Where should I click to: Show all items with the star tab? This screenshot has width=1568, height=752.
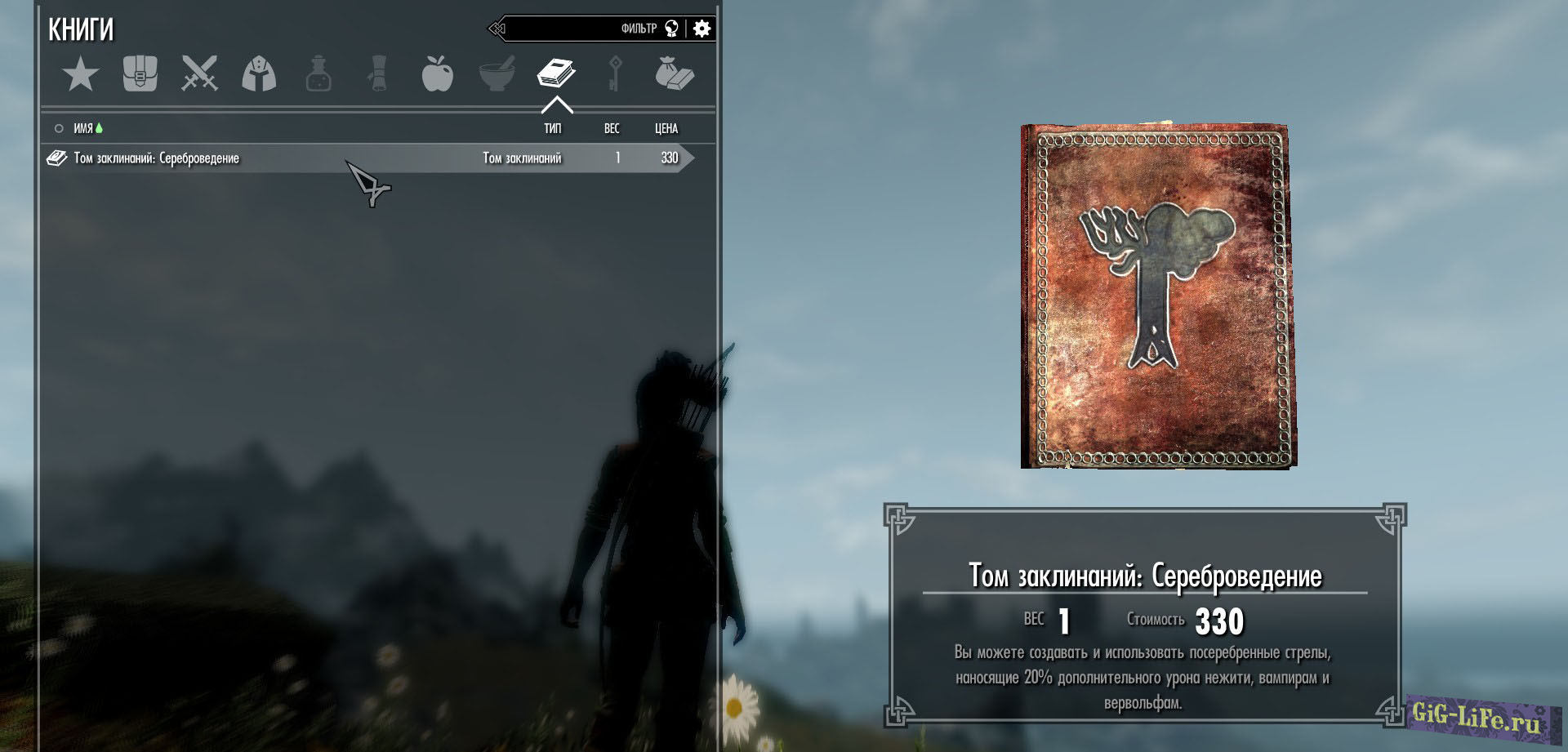coord(80,75)
